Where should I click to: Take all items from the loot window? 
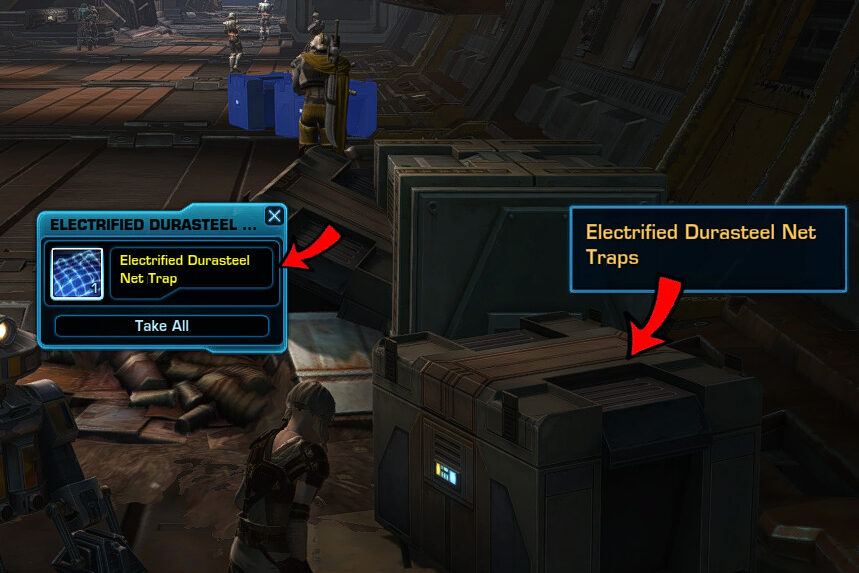point(162,326)
